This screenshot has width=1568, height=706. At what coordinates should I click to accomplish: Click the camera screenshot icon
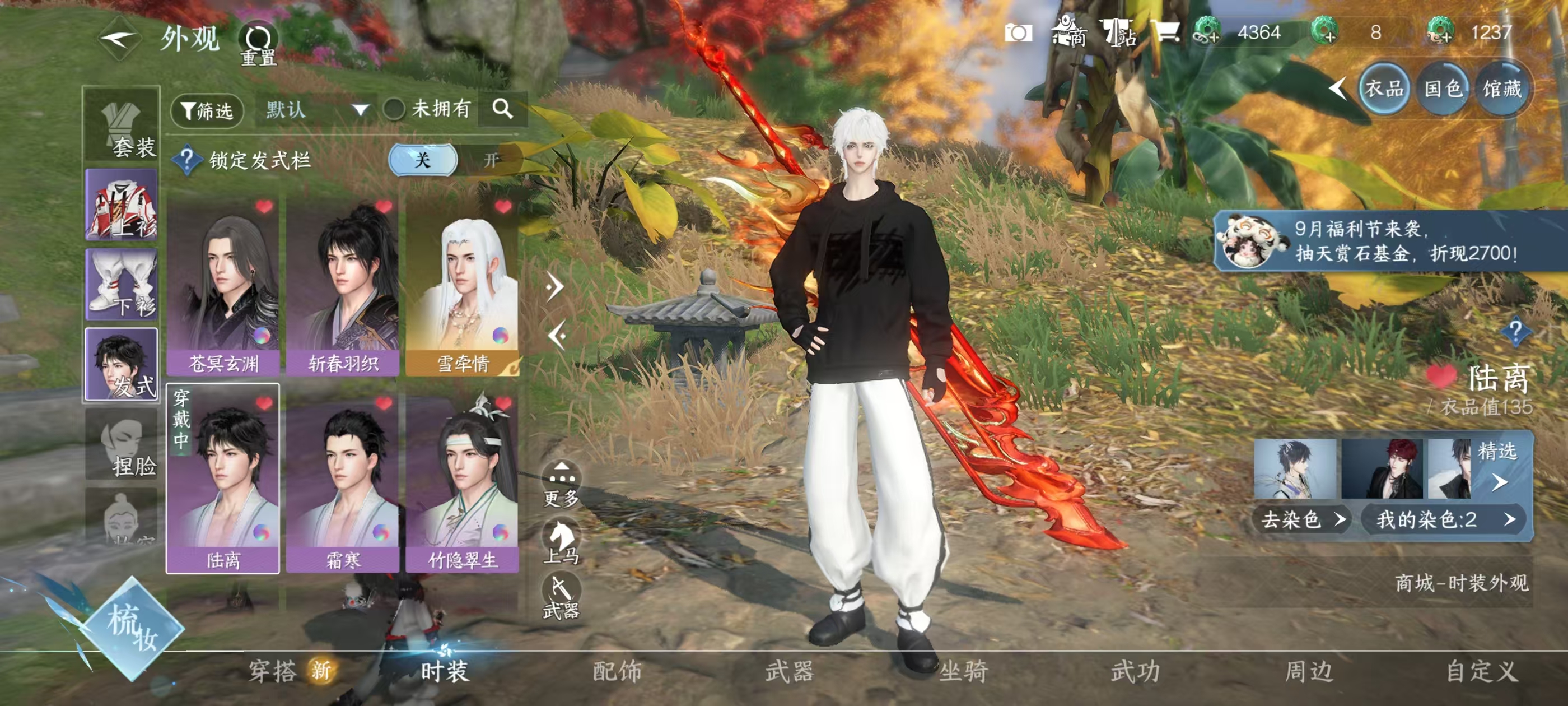[x=1018, y=33]
